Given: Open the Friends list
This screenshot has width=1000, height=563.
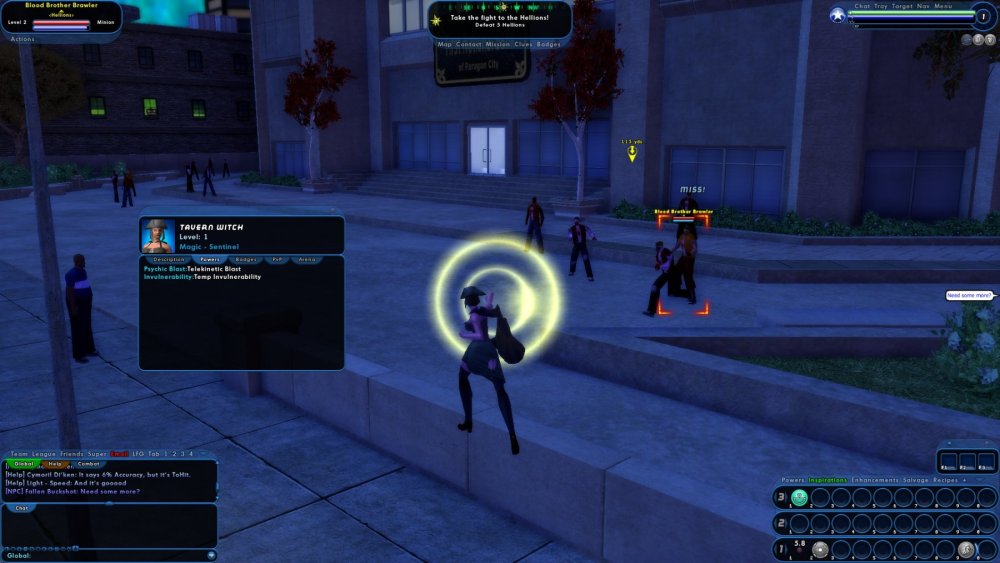Looking at the screenshot, I should click(73, 454).
